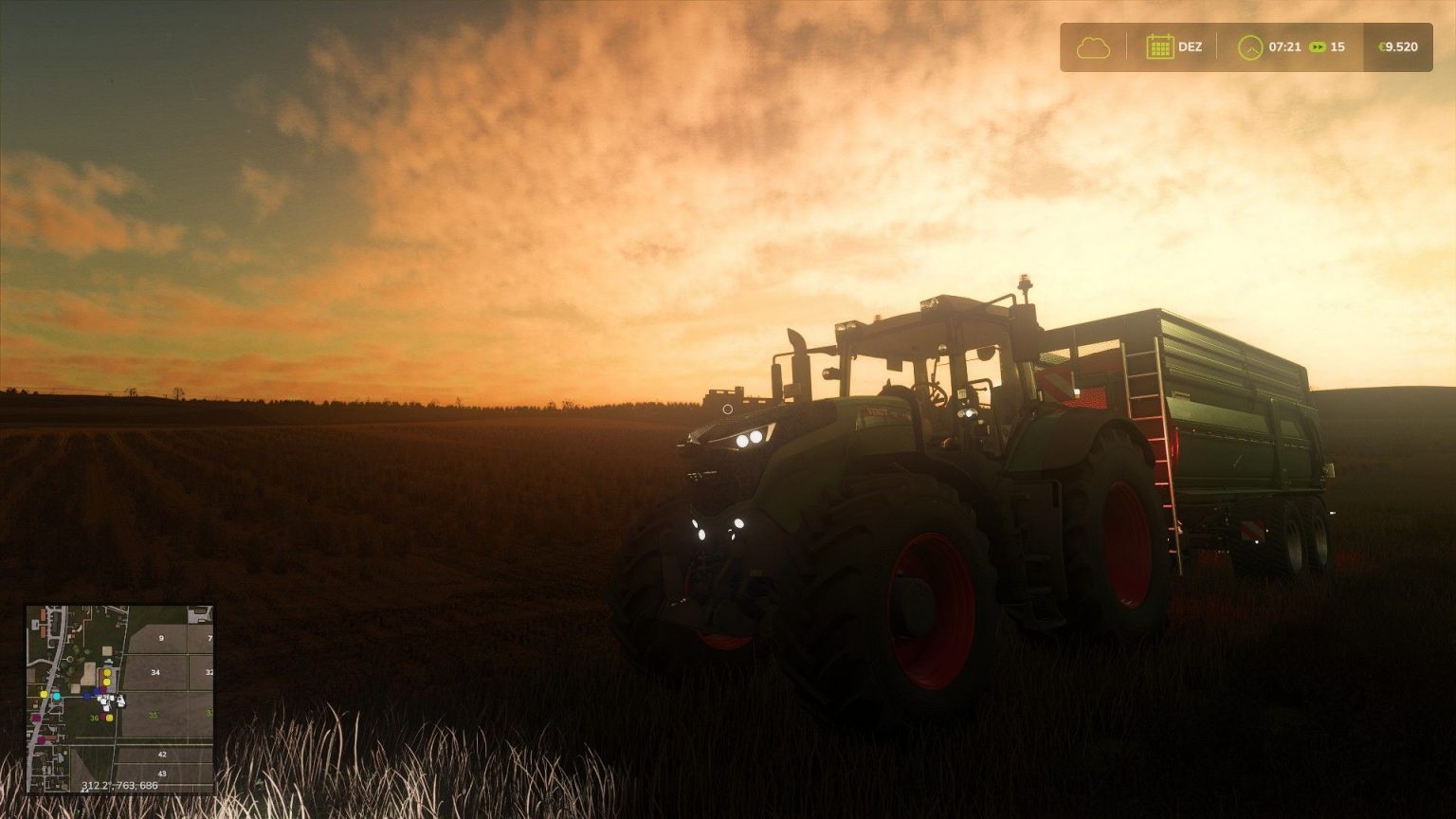
Task: Click the calendar icon next to DEZ
Action: 1163,45
